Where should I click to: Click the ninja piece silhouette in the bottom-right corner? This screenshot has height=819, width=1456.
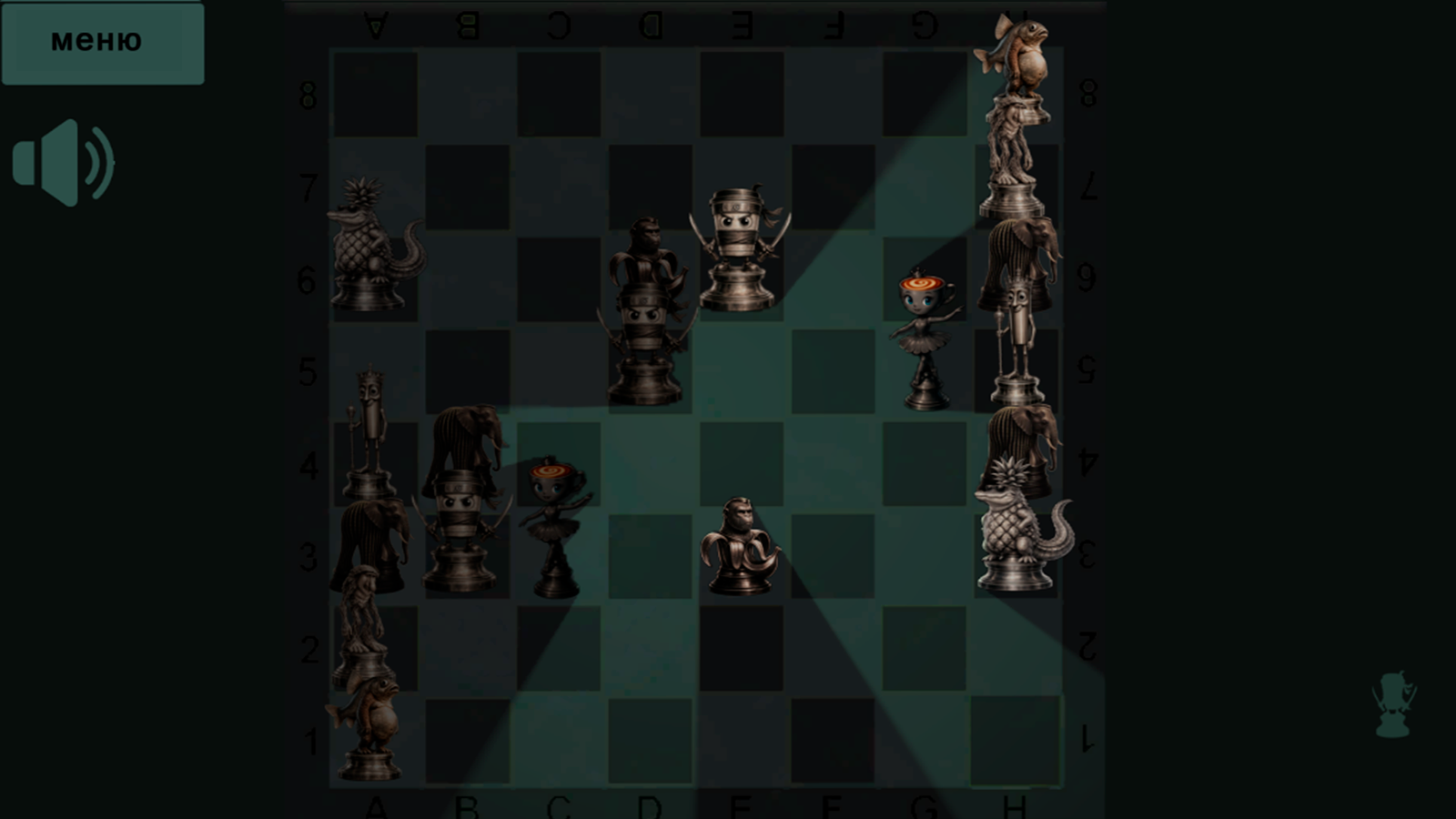[x=1392, y=701]
